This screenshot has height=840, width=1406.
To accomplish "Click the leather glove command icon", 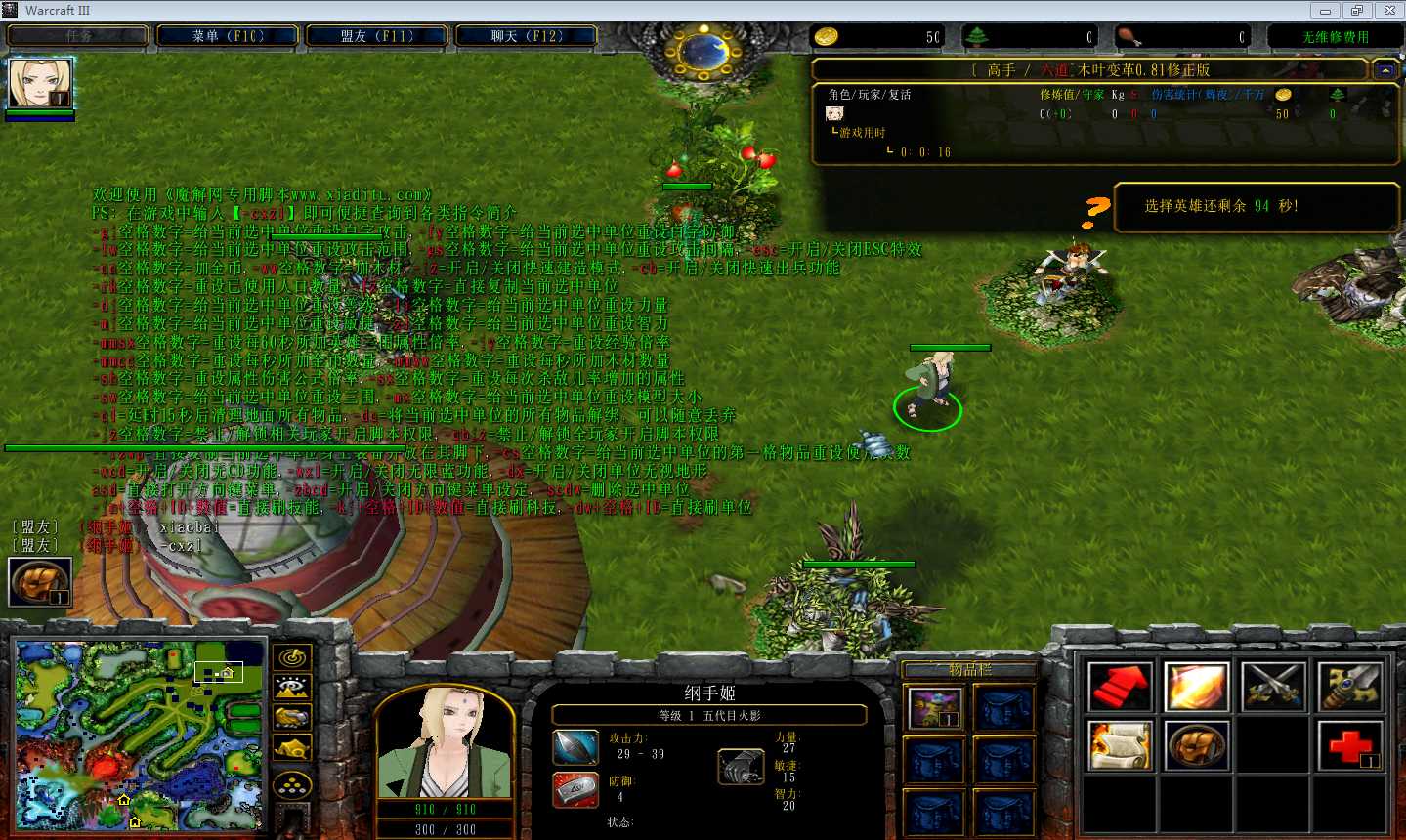I will [1197, 746].
